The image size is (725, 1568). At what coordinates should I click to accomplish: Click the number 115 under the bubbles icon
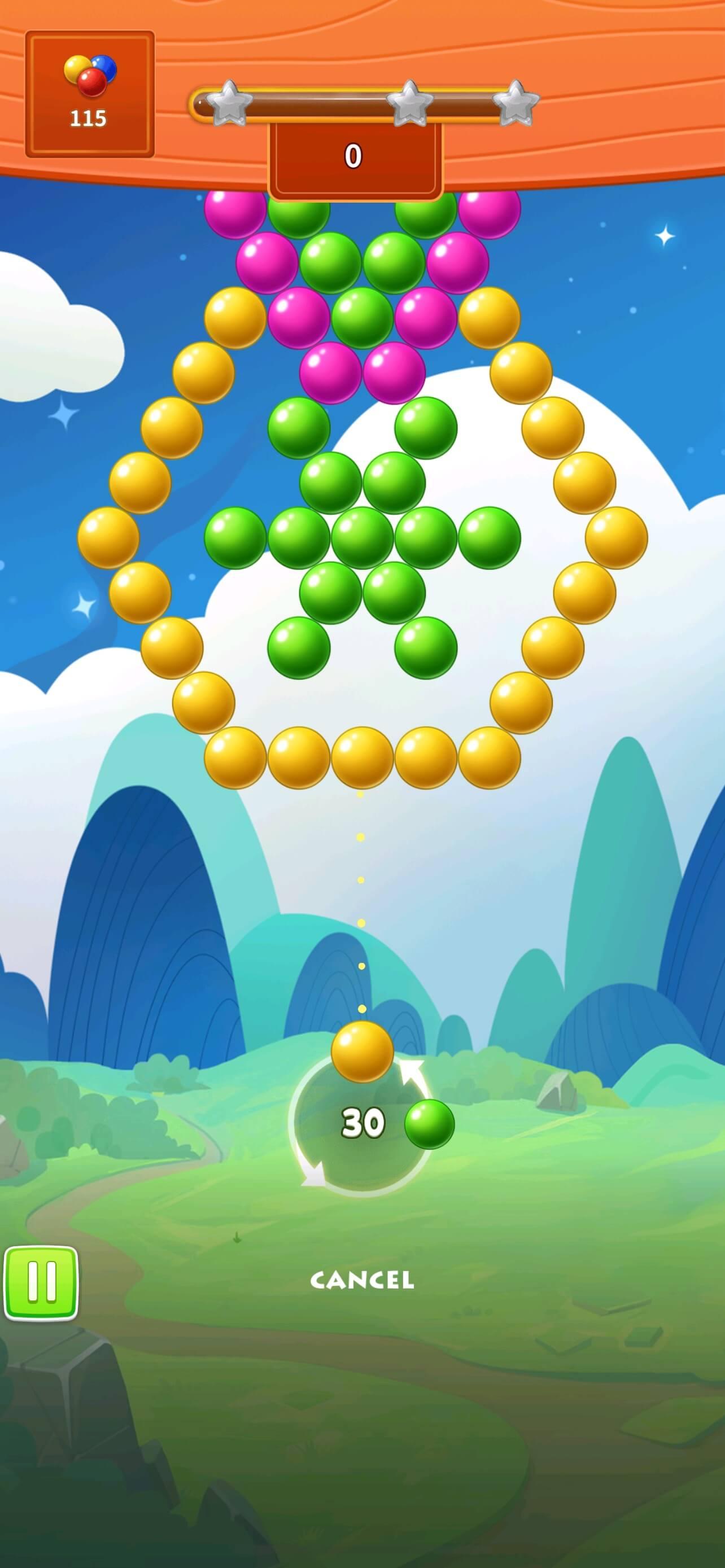click(x=88, y=117)
